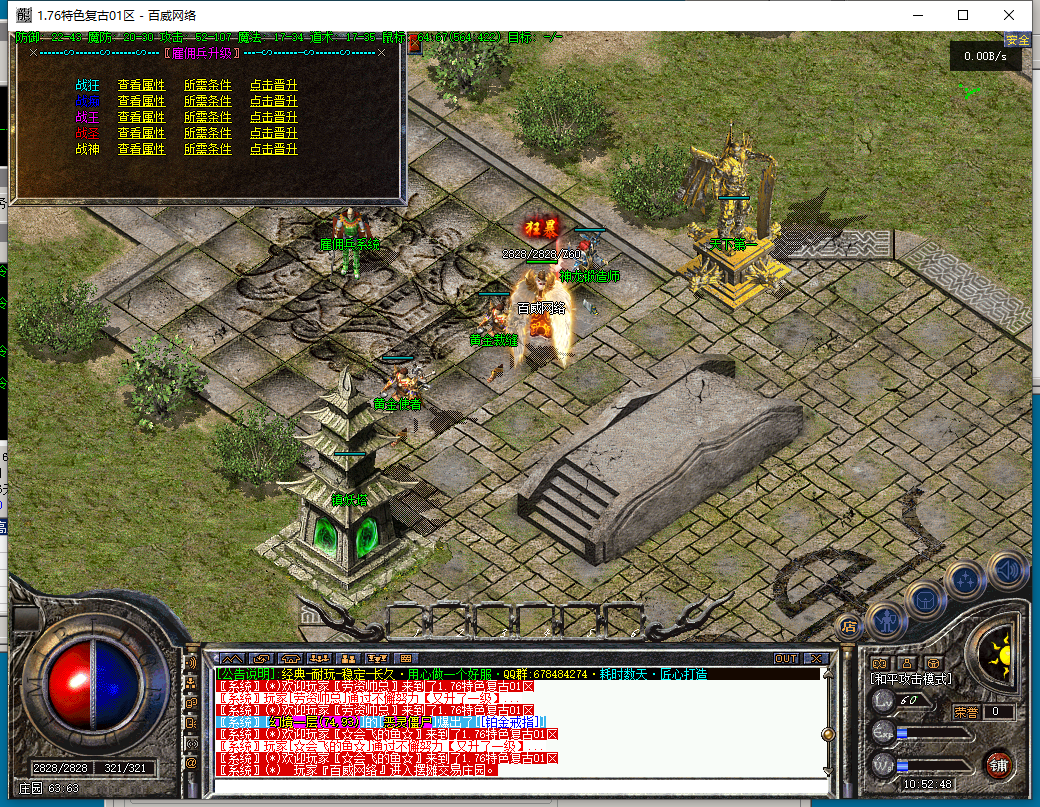
Task: Click the OUT button on chat panel
Action: point(786,659)
